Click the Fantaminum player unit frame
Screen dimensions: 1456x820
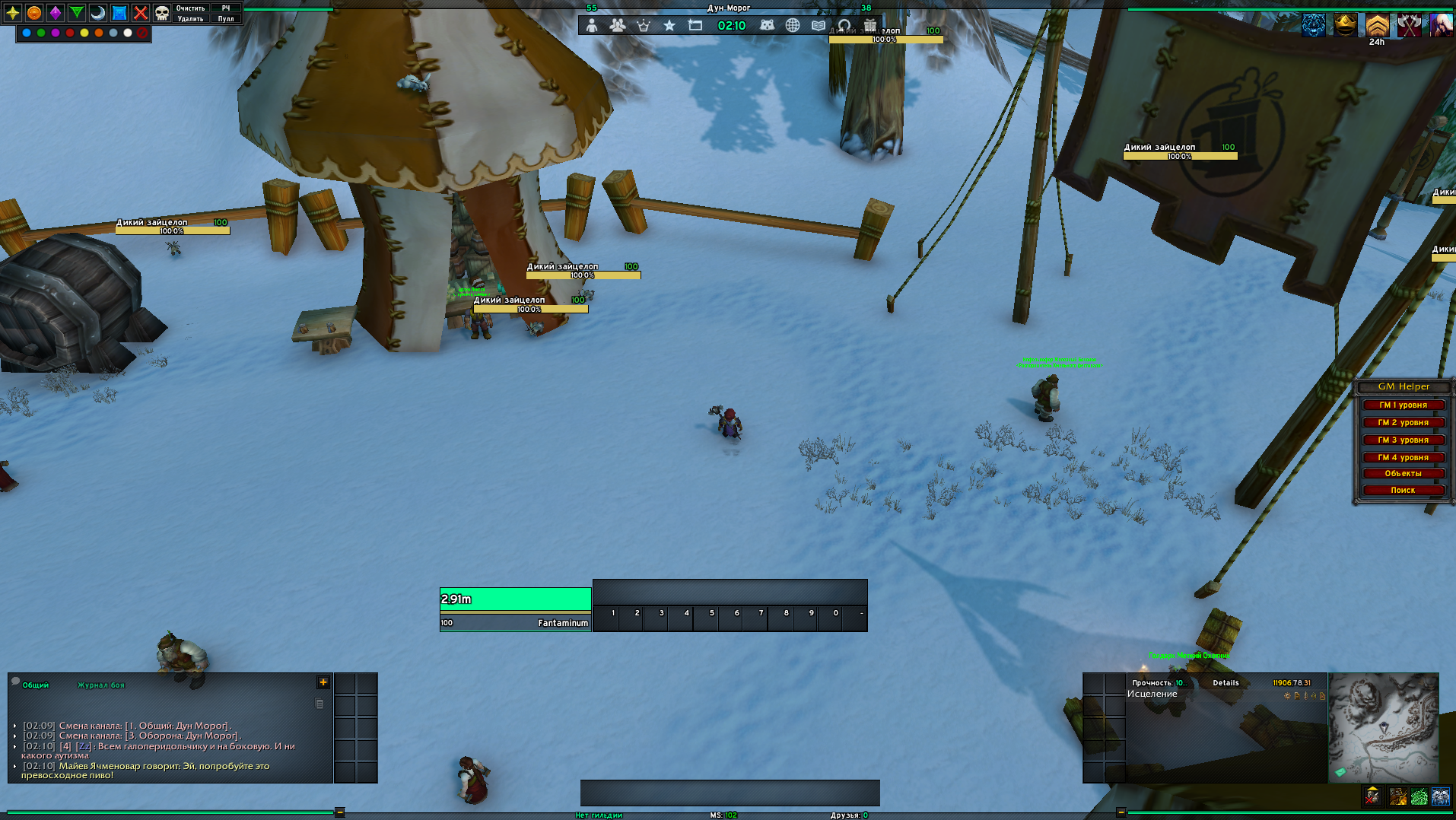point(515,609)
